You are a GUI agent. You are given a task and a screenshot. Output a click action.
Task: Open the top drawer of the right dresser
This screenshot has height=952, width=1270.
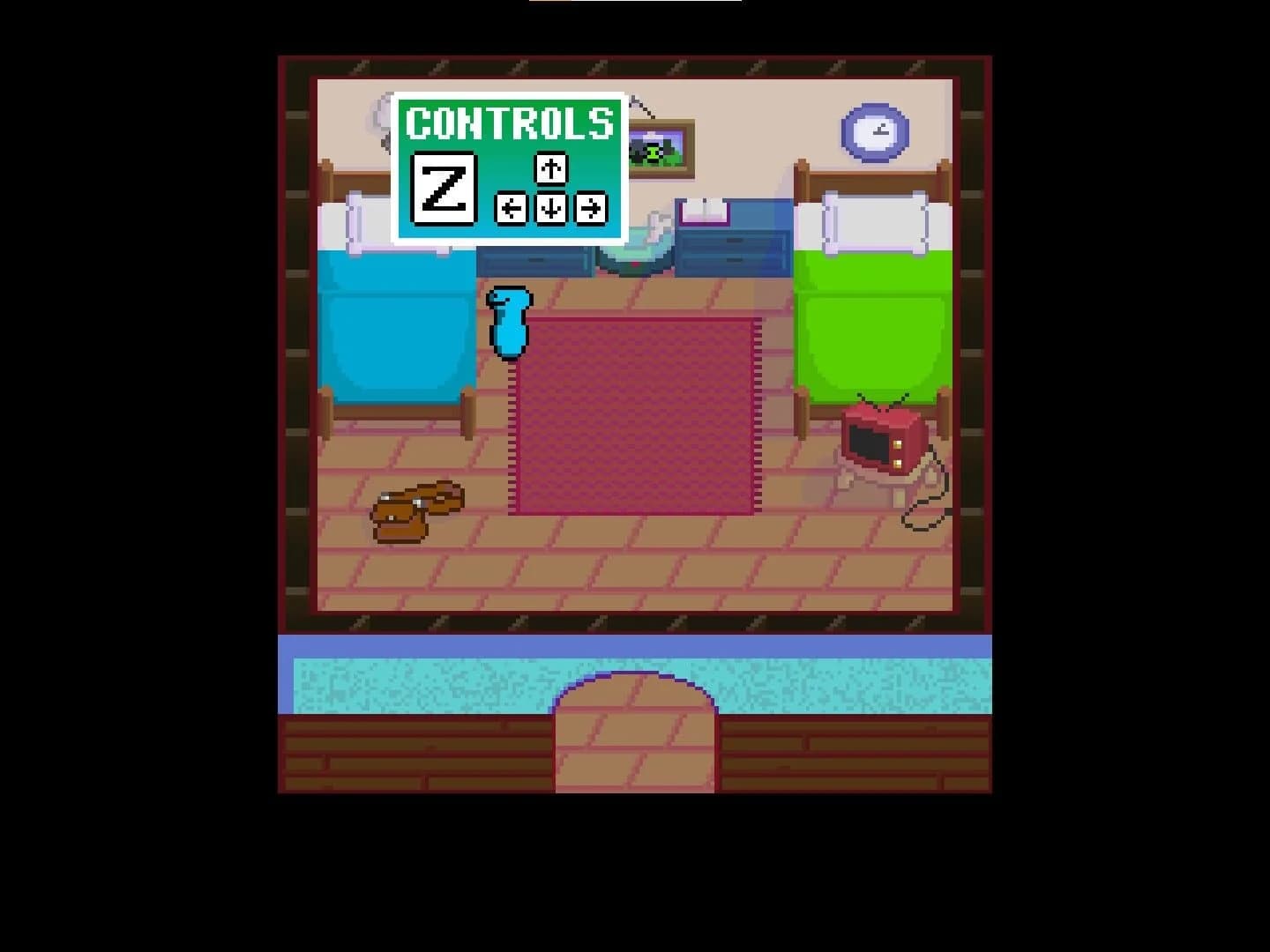click(x=736, y=240)
